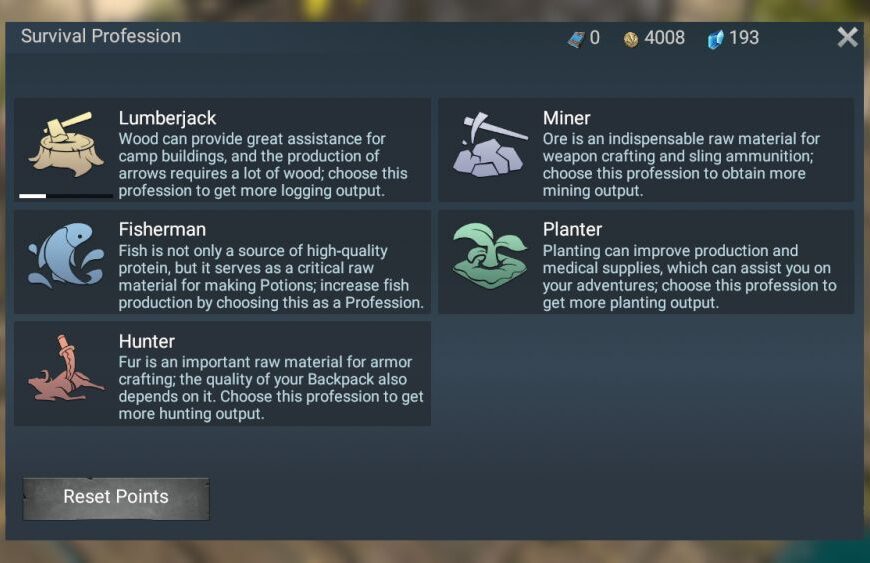Select the Hunter profession
The height and width of the screenshot is (563, 870).
tap(222, 374)
